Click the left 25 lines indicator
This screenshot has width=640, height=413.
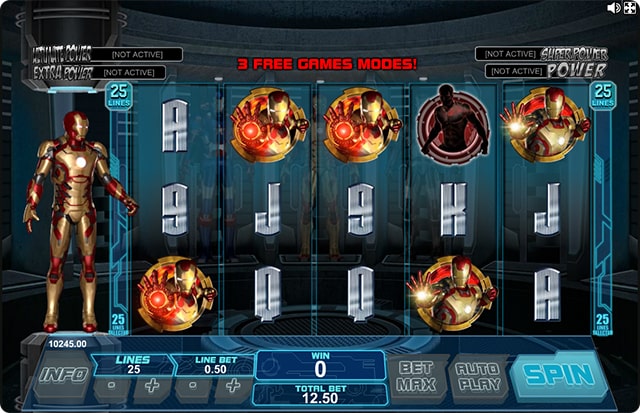point(118,97)
